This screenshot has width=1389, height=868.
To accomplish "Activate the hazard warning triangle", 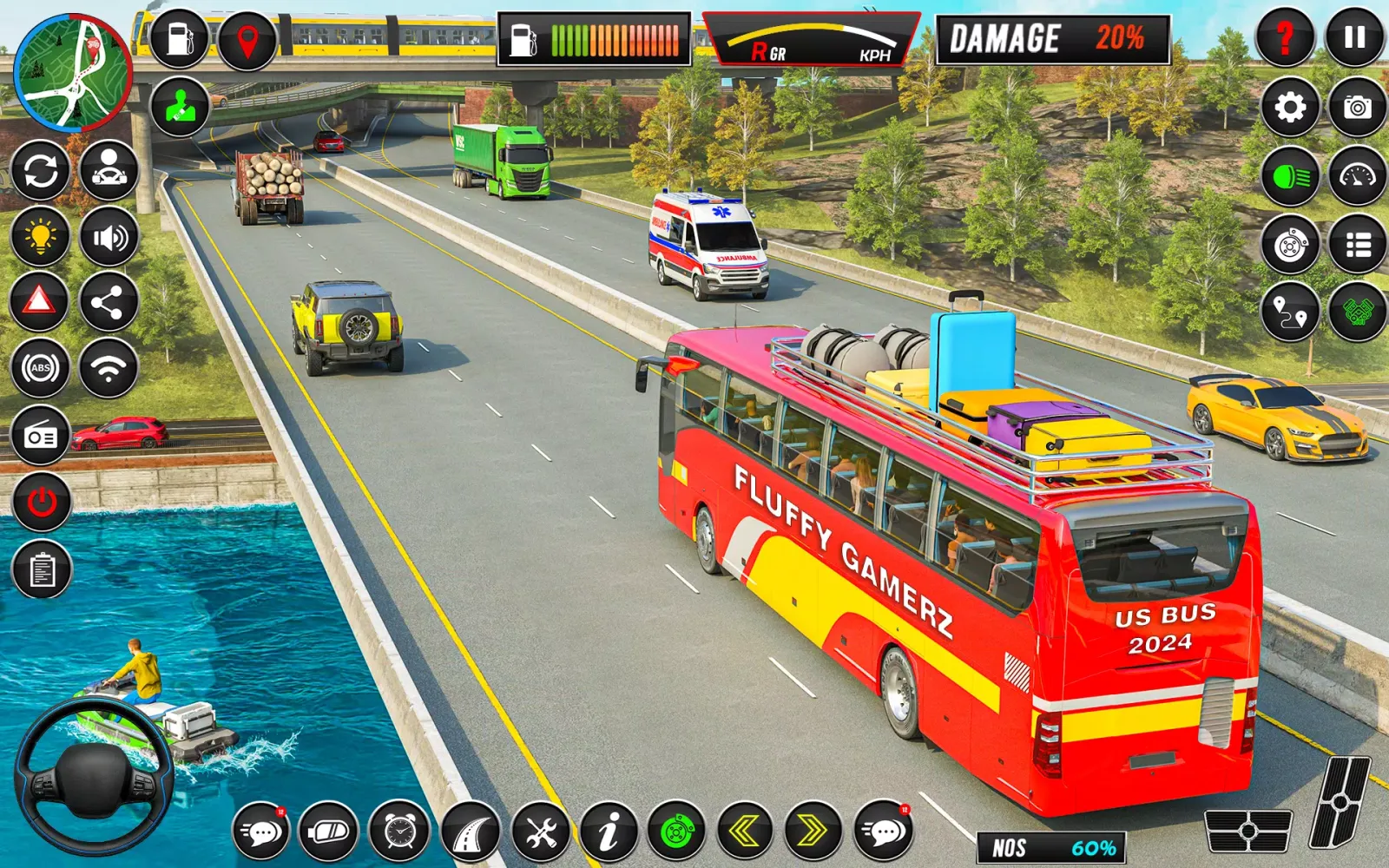I will 39,301.
